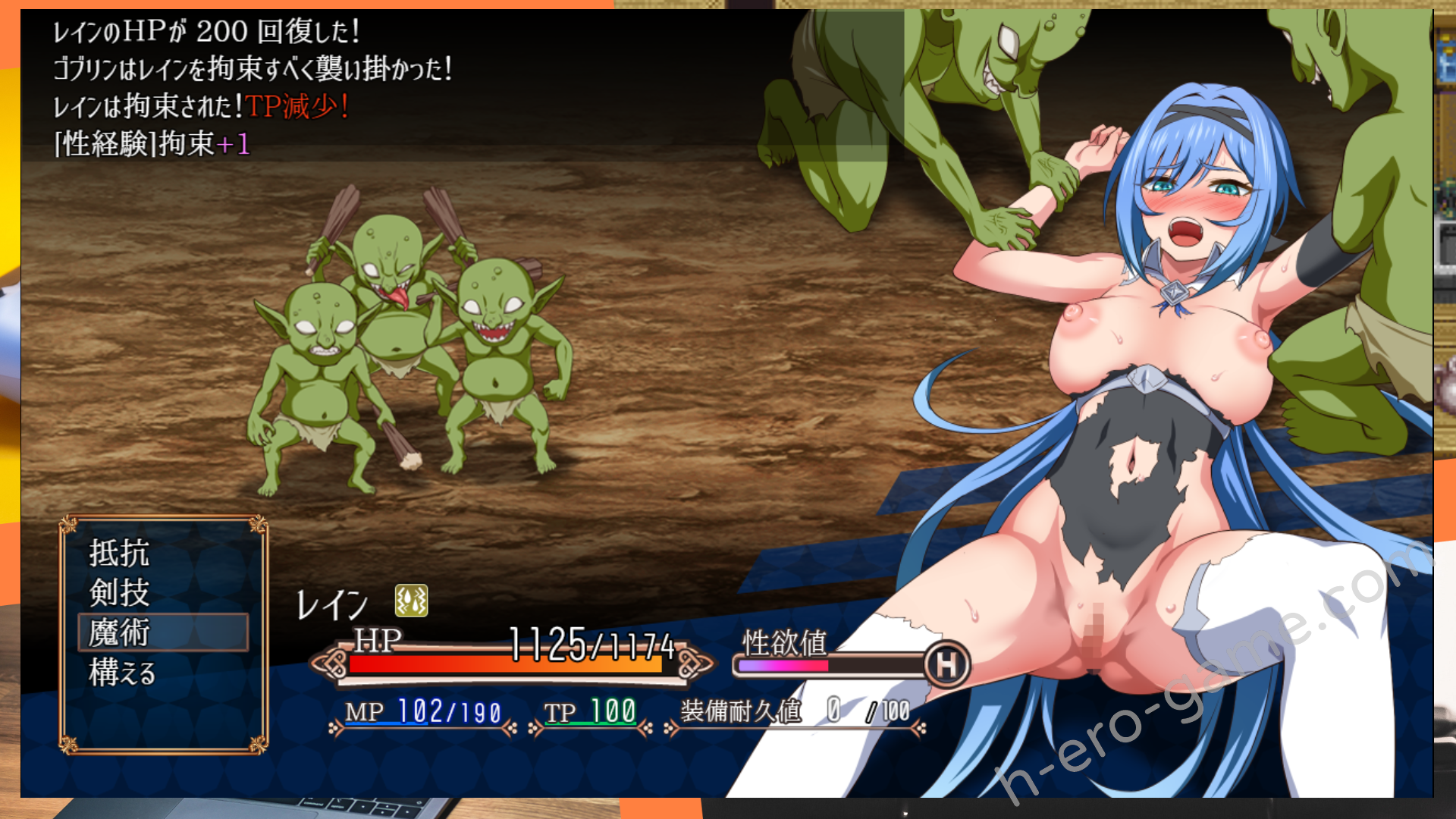Viewport: 1456px width, 819px height.
Task: Click the status effect icon beside レイン
Action: click(x=411, y=601)
